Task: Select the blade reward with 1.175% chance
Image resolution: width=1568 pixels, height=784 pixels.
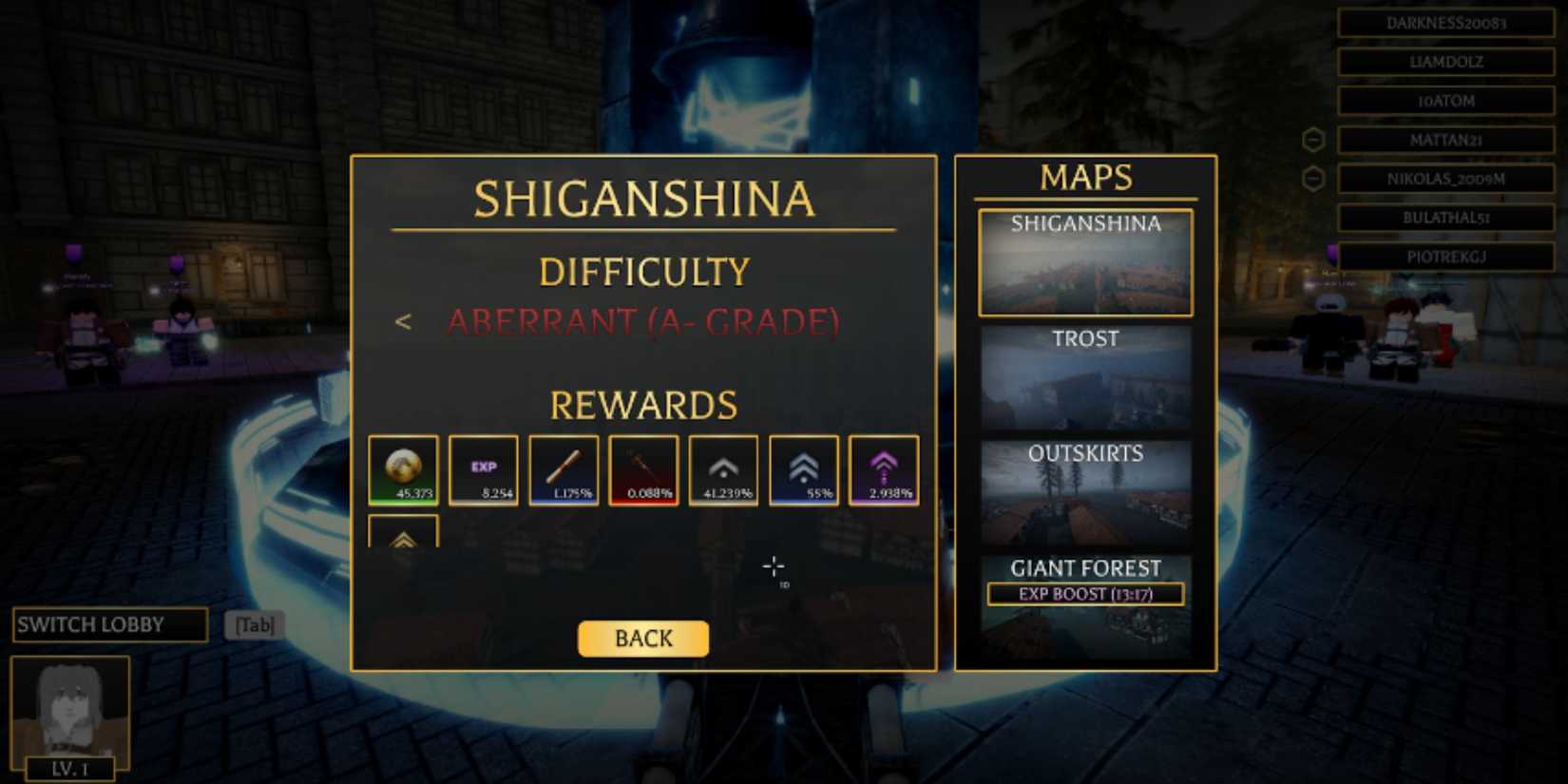Action: (x=563, y=469)
